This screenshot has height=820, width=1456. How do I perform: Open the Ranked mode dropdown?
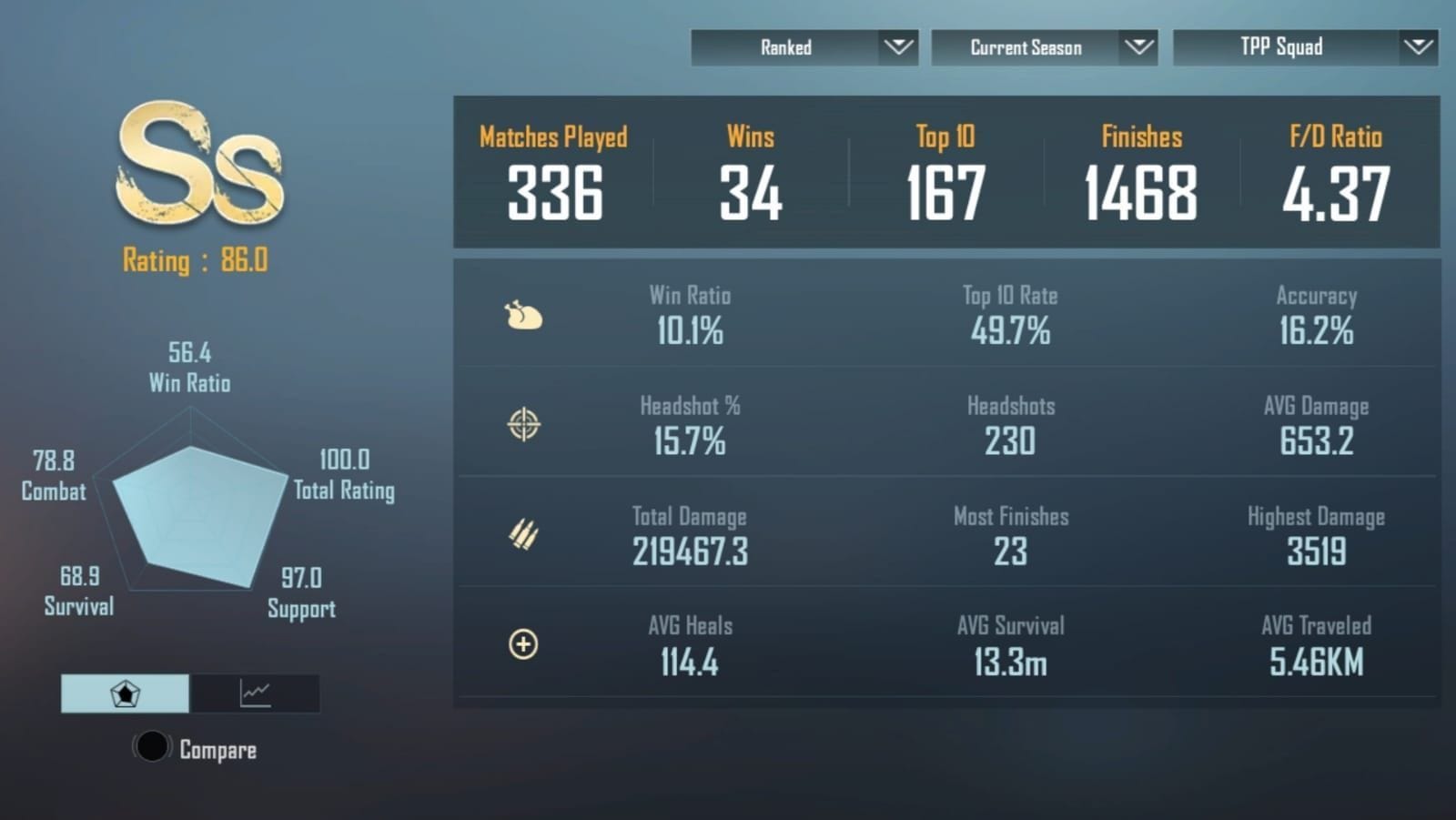(804, 47)
